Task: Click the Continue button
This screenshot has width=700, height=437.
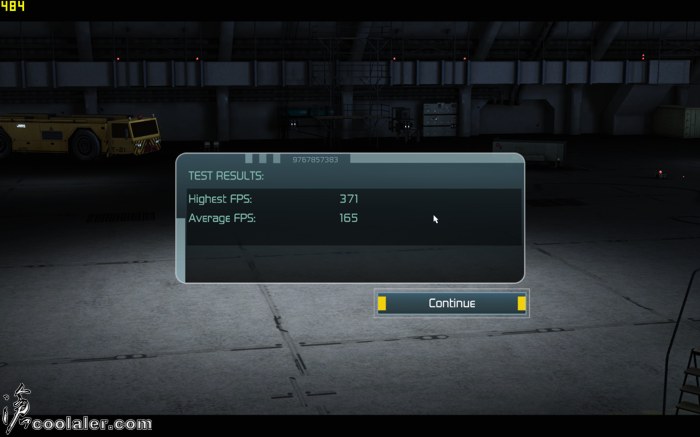Action: pos(451,303)
